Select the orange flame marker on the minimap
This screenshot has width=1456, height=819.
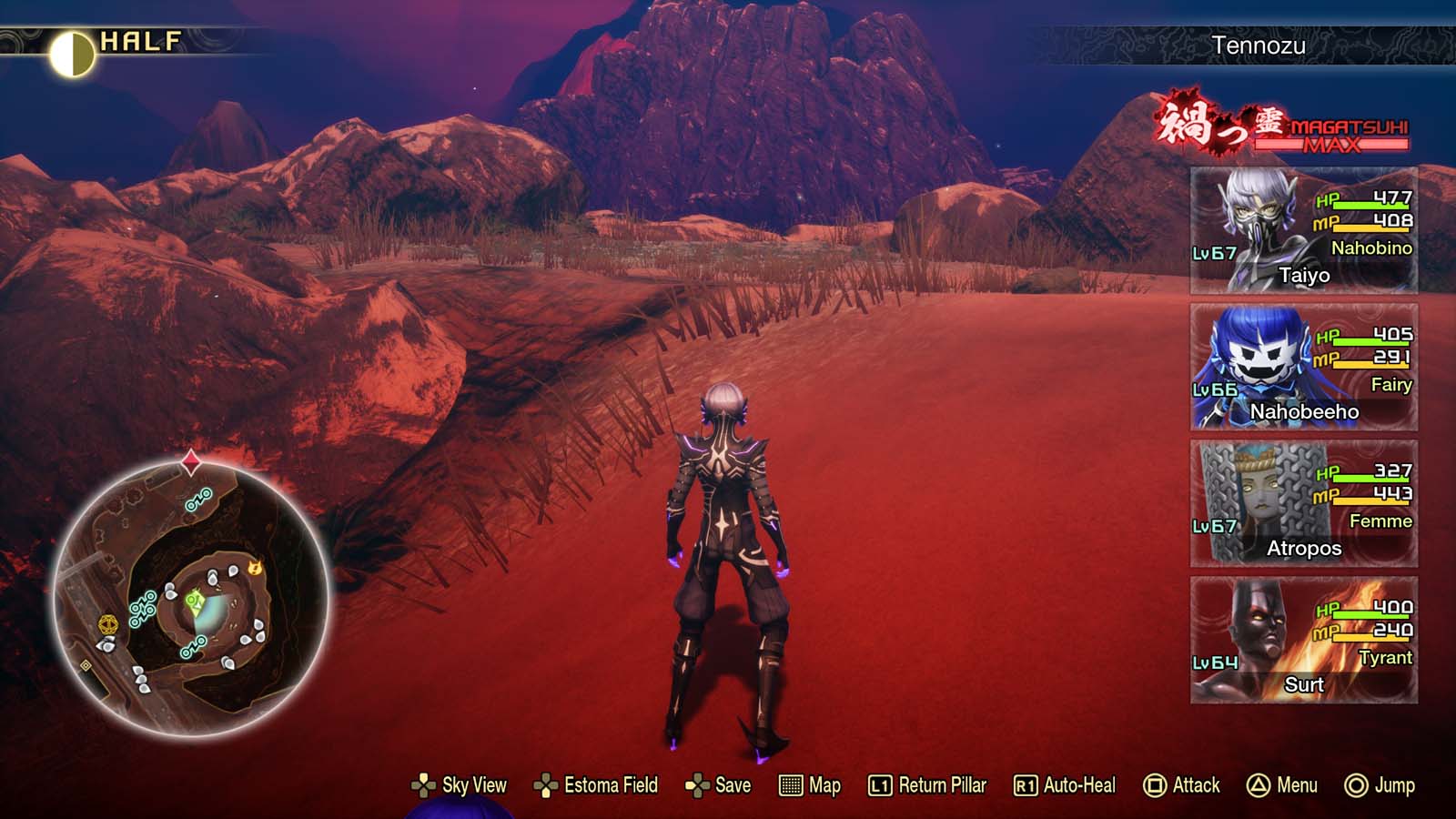coord(256,570)
